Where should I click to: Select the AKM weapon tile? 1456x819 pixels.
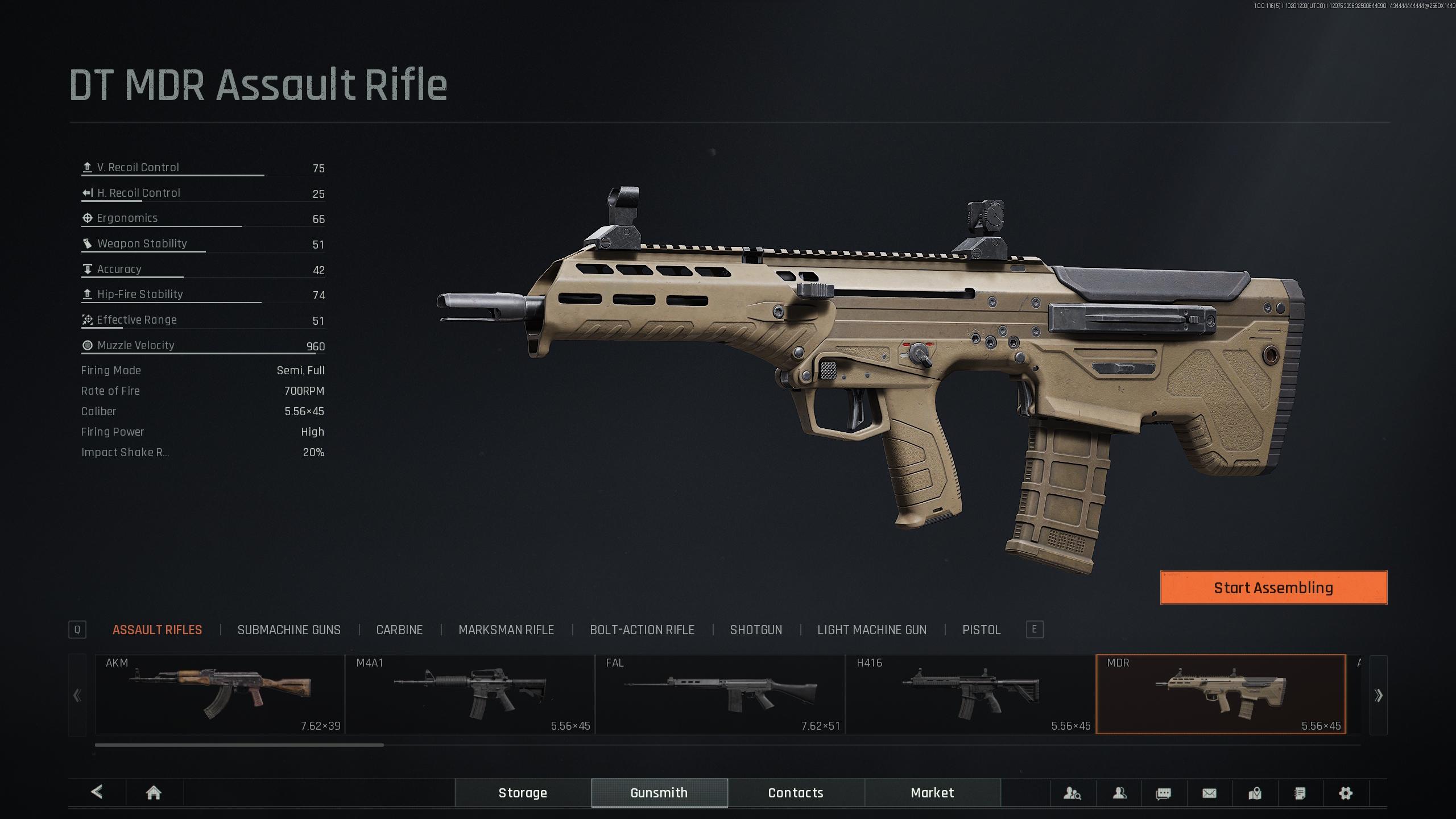(220, 694)
